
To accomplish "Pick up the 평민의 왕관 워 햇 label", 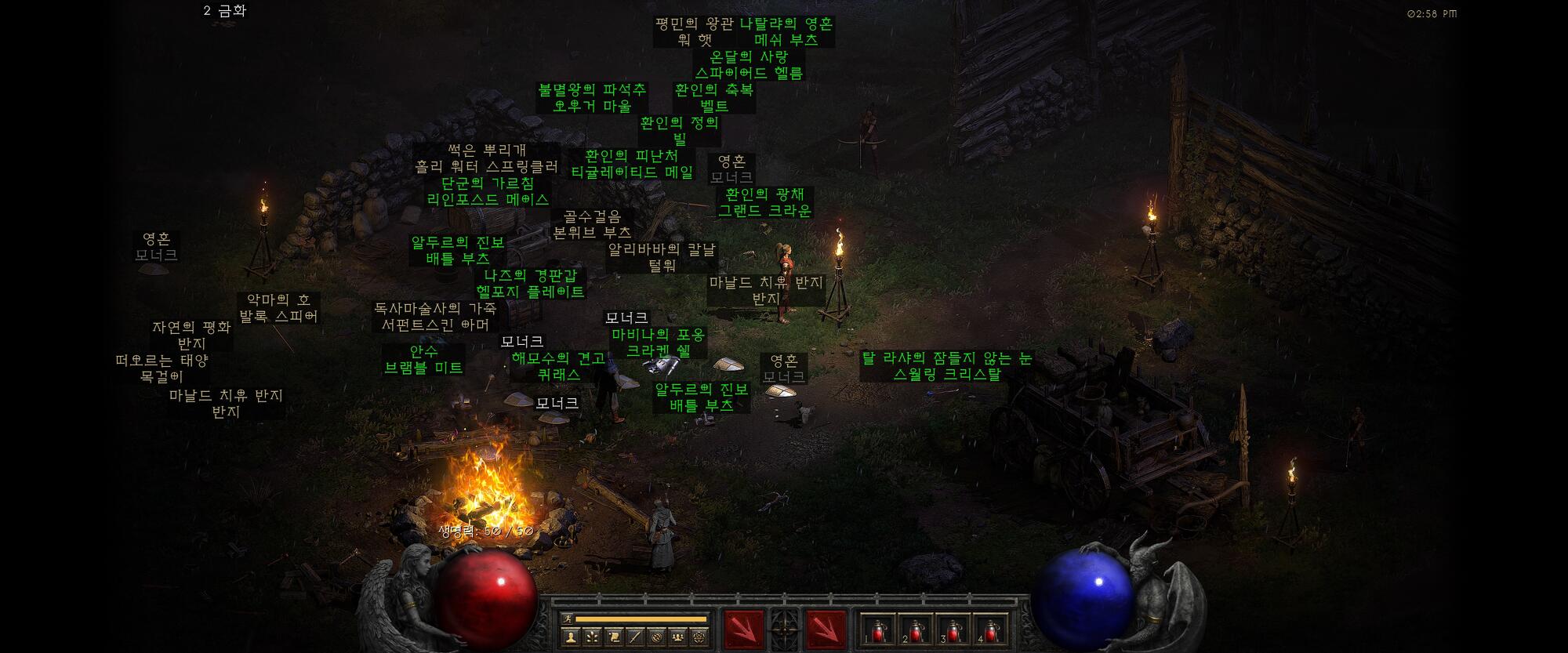I will click(695, 31).
